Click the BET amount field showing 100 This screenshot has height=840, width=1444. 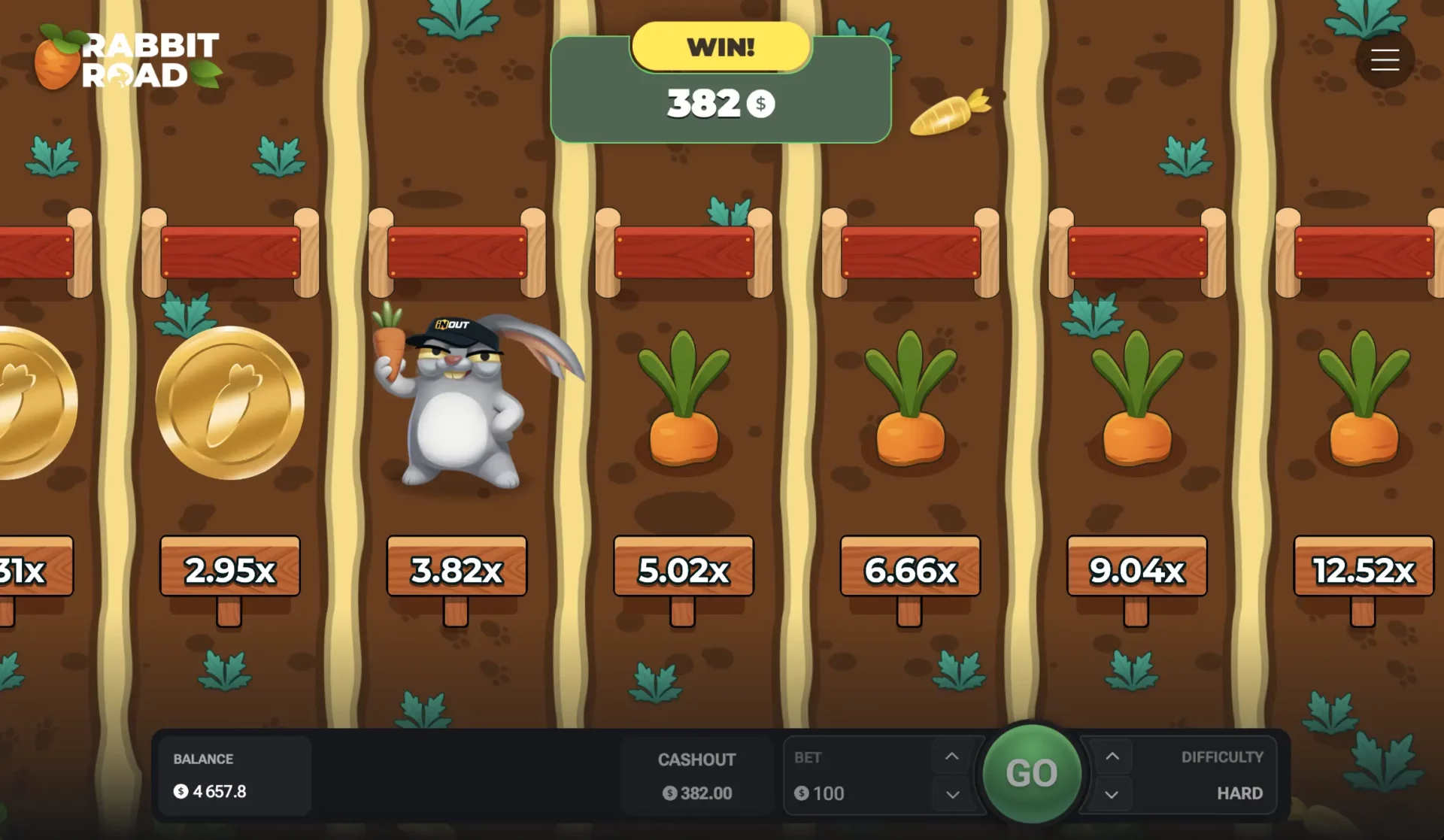pos(827,793)
